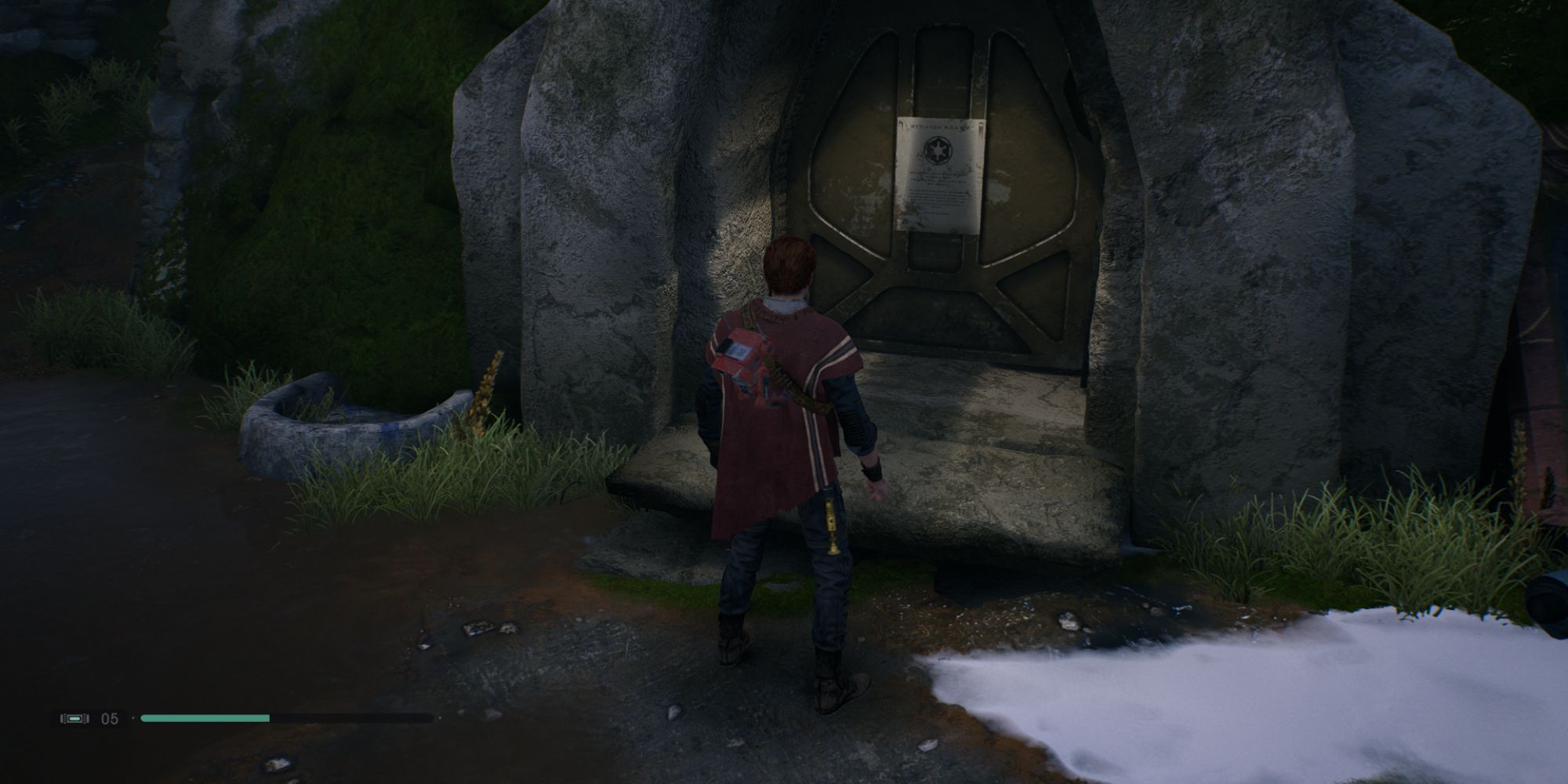Click the green health bar fill
The height and width of the screenshot is (784, 1568).
tap(204, 717)
